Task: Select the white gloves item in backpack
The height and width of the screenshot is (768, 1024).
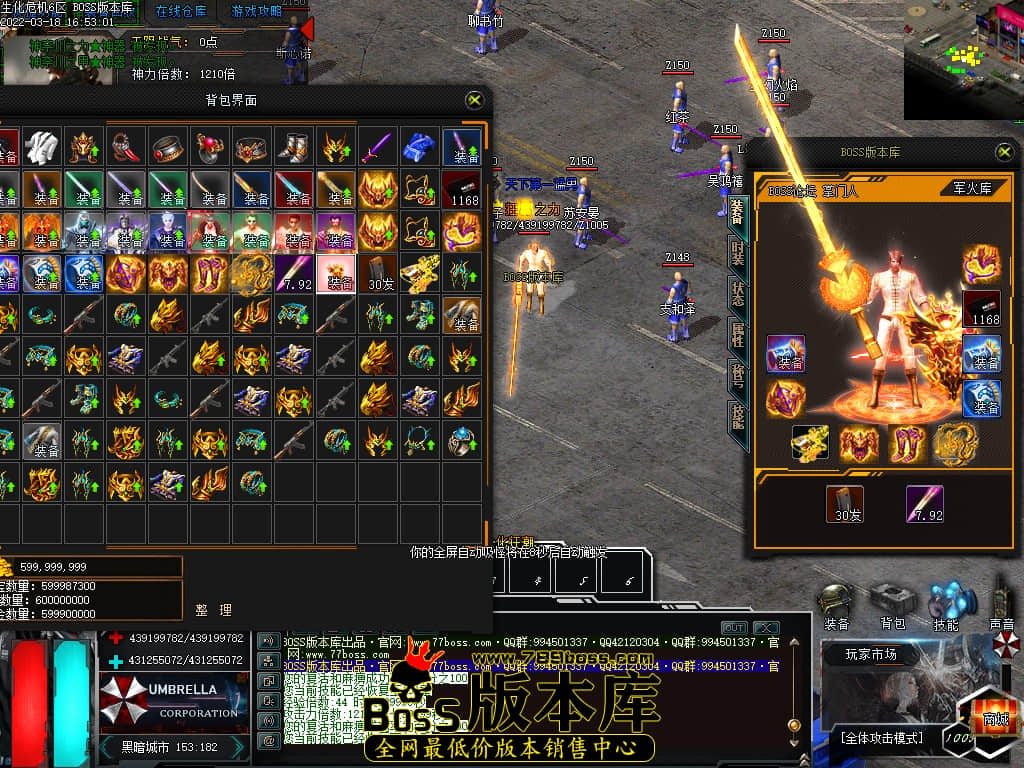Action: (43, 147)
